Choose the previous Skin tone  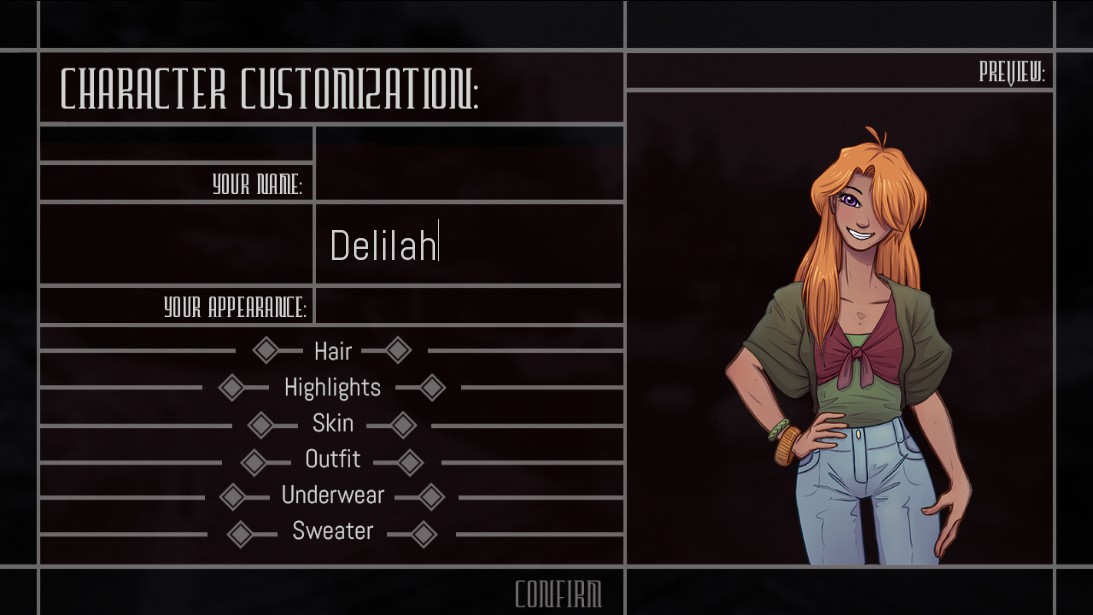tap(260, 424)
